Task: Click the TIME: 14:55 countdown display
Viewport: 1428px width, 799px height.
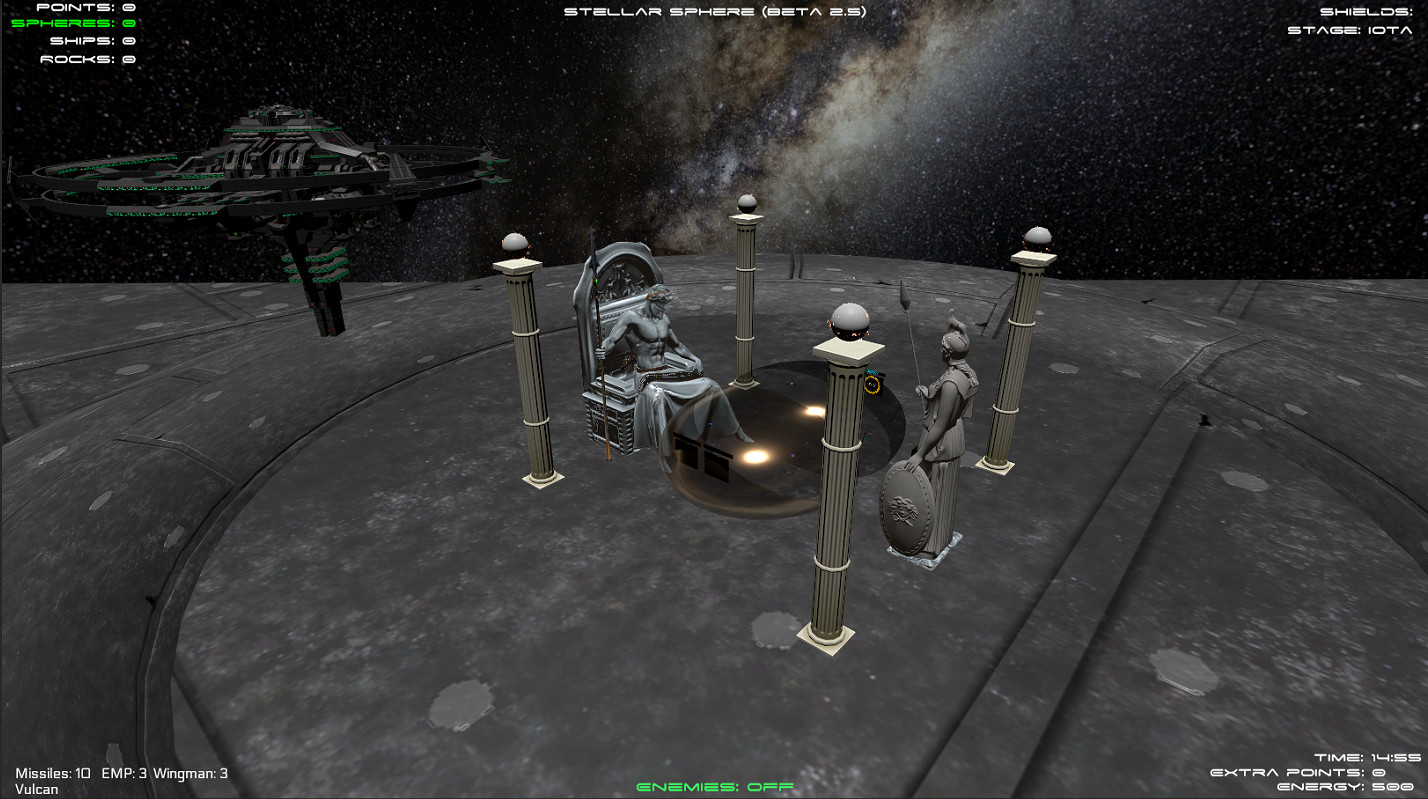Action: point(1366,757)
